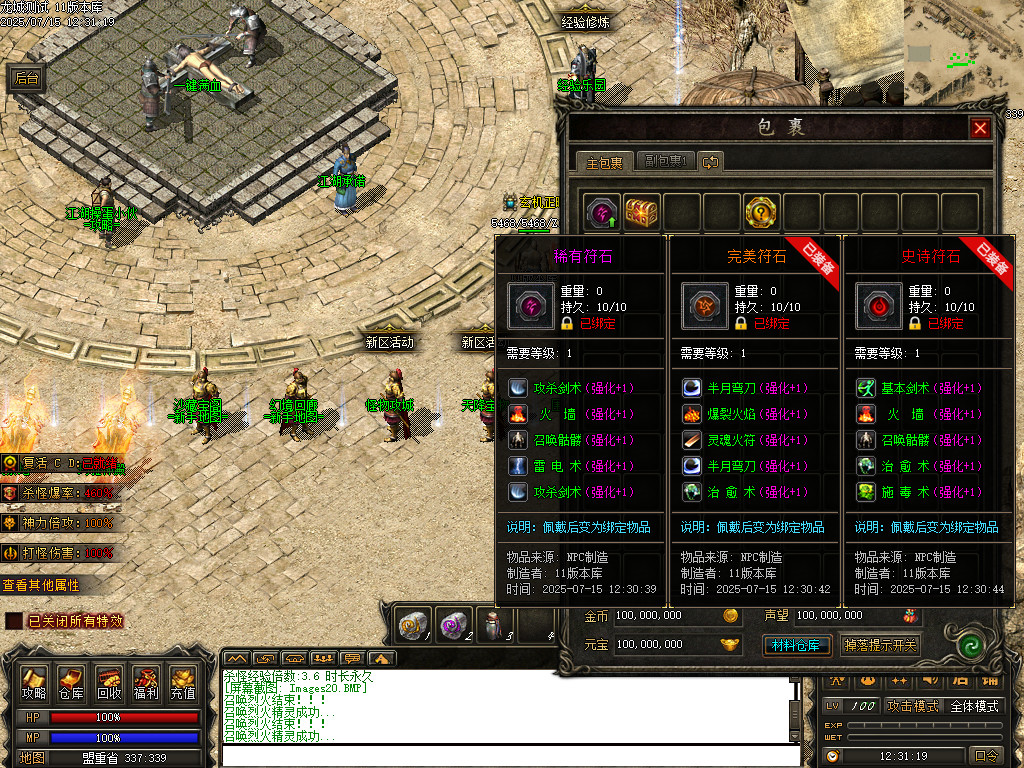Toggle the 已关闭所有特效 effects checkbox
The height and width of the screenshot is (768, 1024).
click(x=14, y=621)
